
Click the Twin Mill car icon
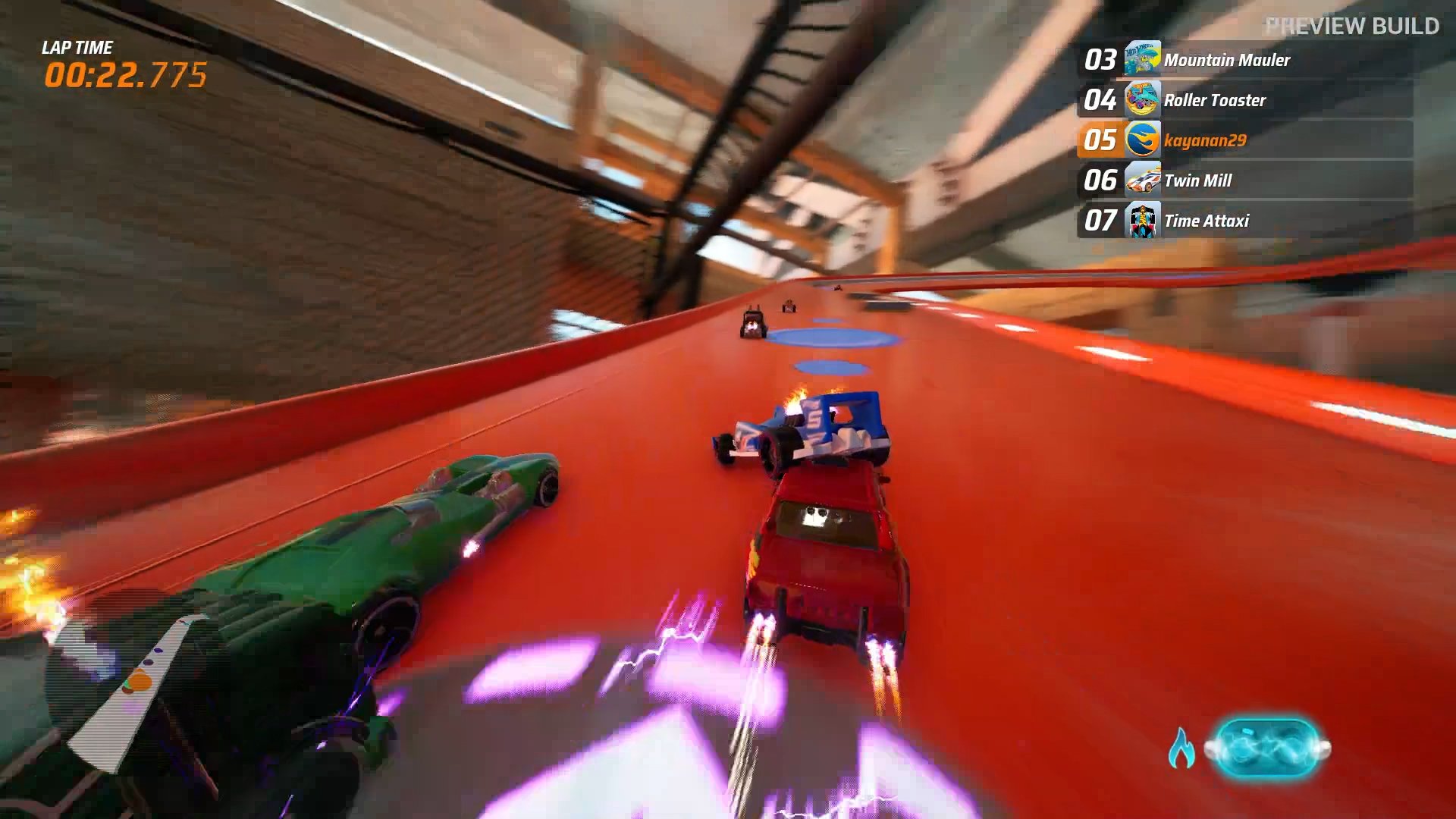(x=1141, y=180)
